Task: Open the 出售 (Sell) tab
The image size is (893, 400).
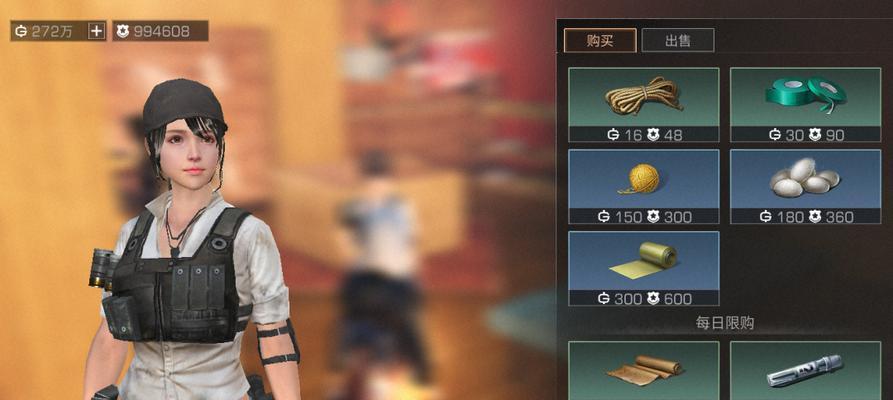Action: point(677,40)
